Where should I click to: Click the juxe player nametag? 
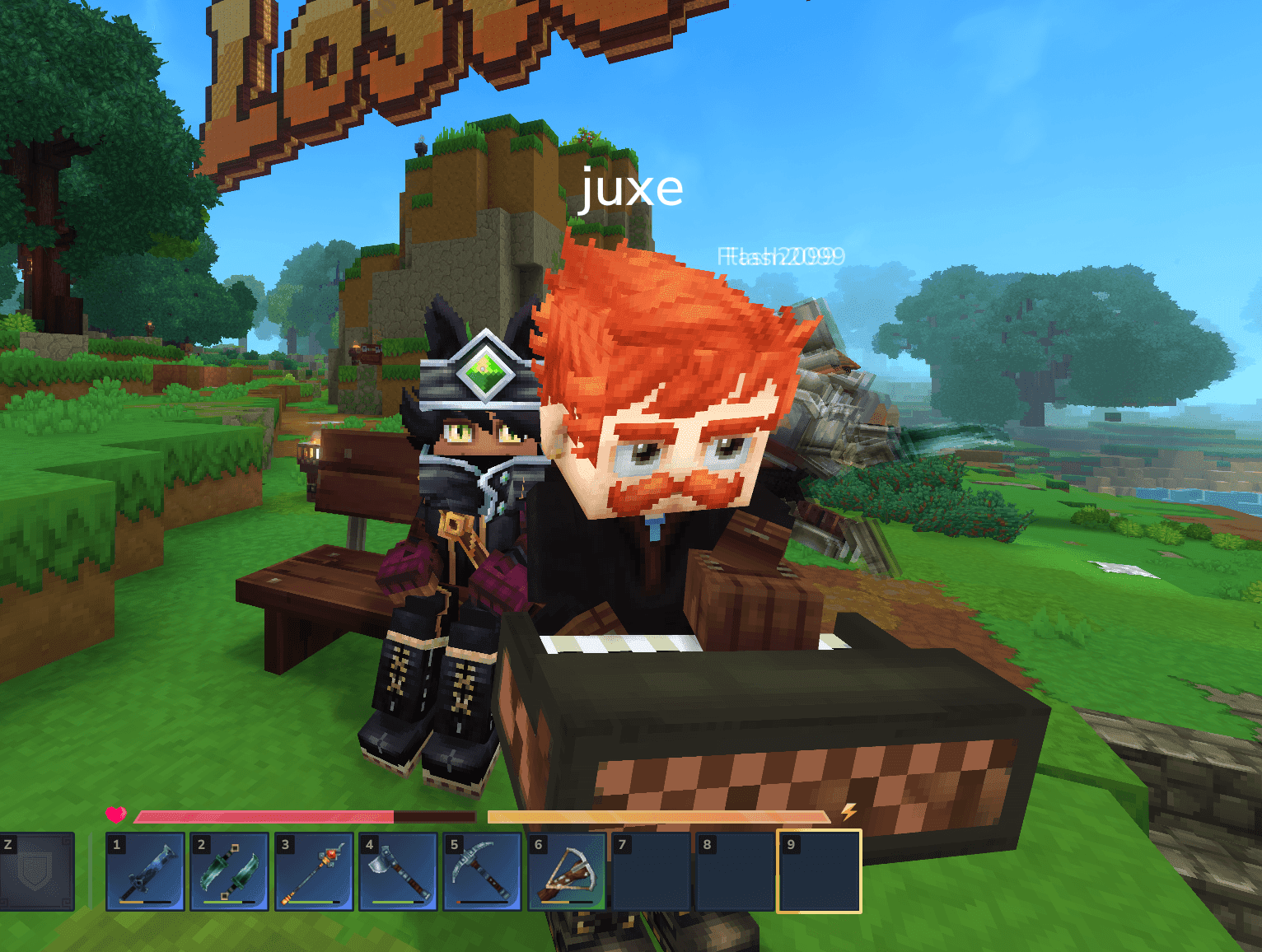click(x=632, y=189)
